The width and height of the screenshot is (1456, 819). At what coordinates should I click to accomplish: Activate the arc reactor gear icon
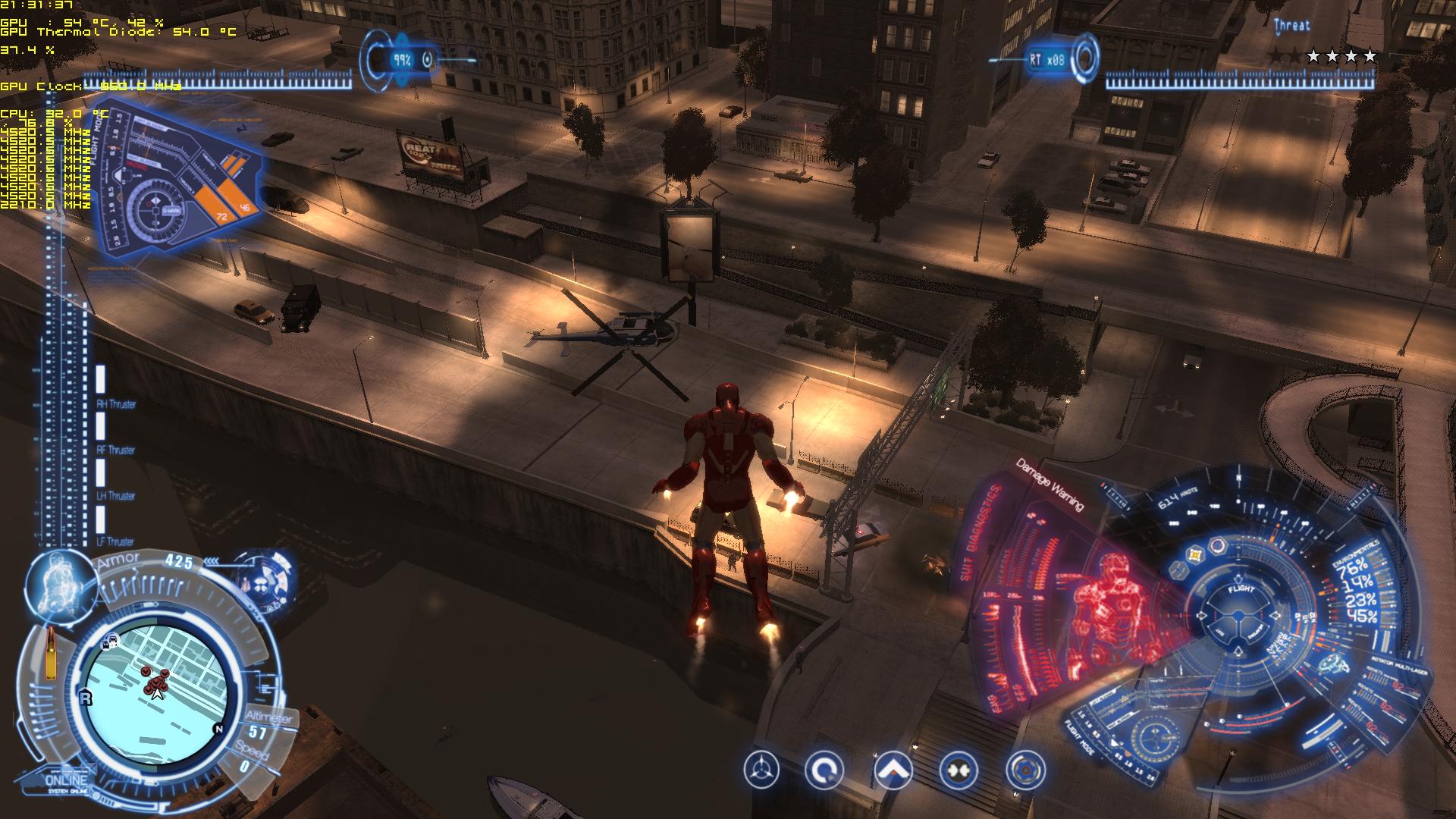click(1025, 771)
